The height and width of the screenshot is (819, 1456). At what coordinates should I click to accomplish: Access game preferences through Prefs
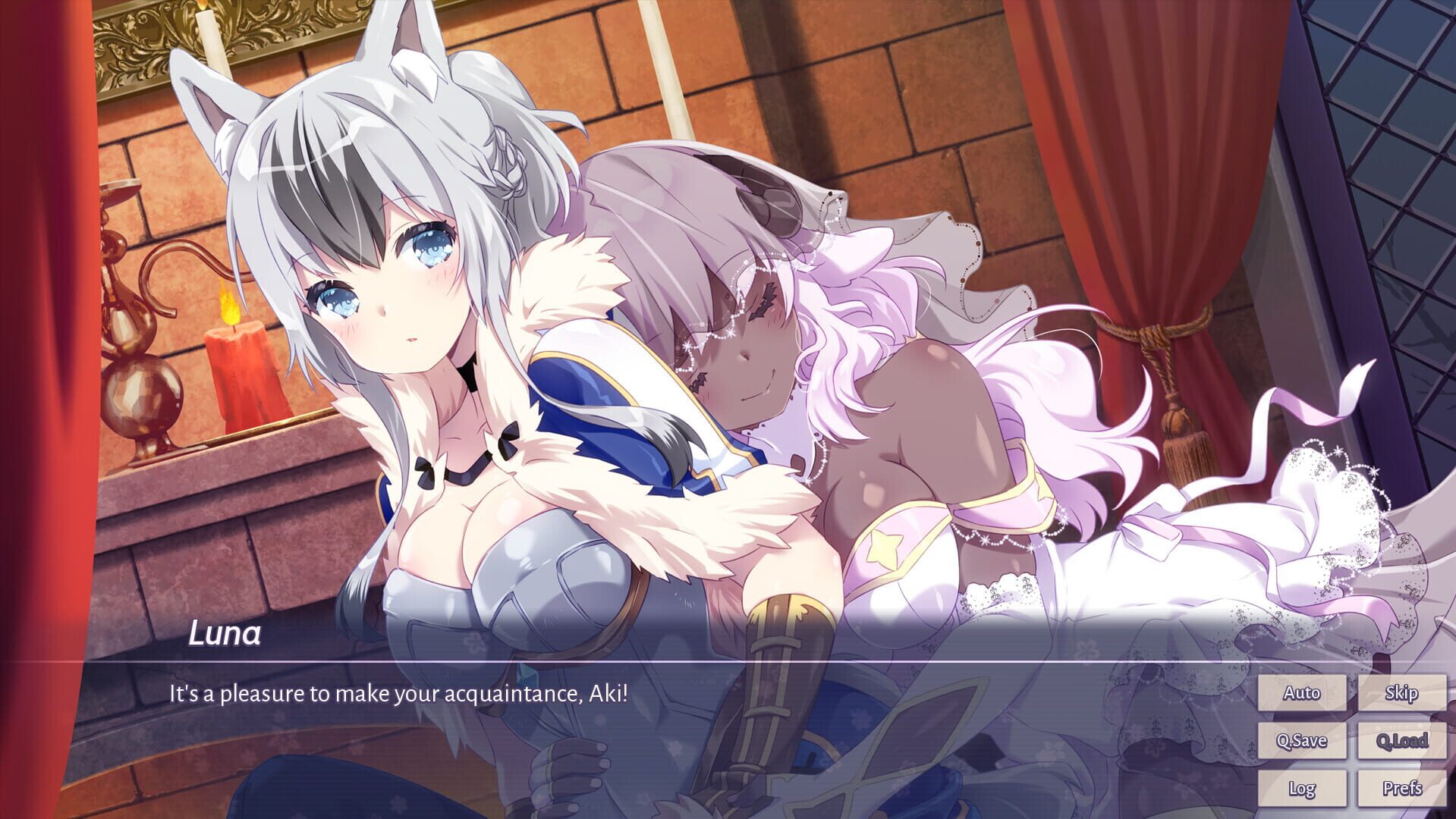point(1403,789)
